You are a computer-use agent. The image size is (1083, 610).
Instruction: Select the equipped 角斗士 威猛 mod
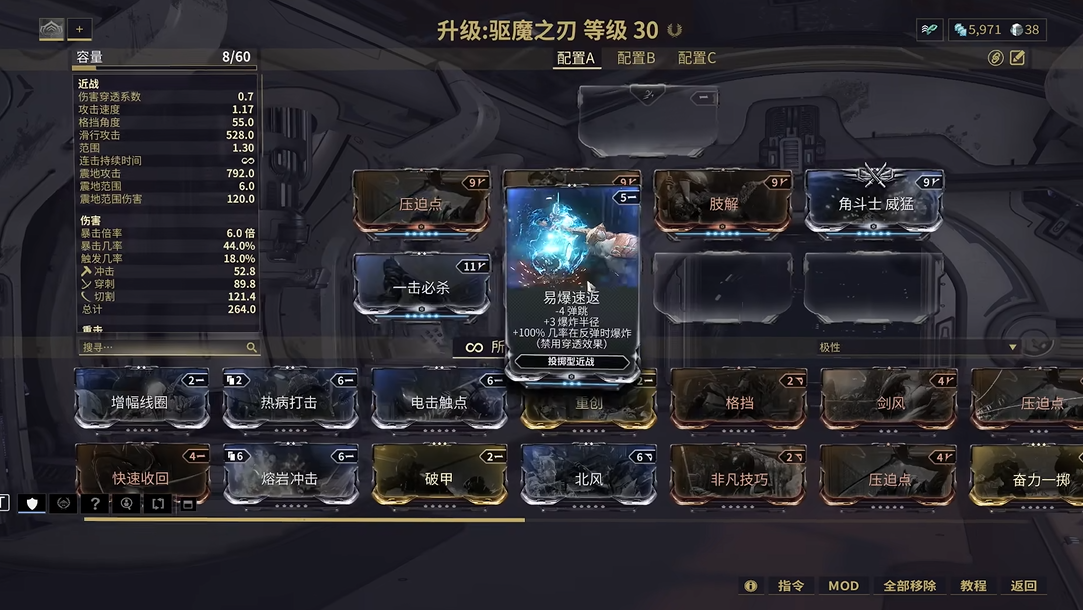coord(875,203)
